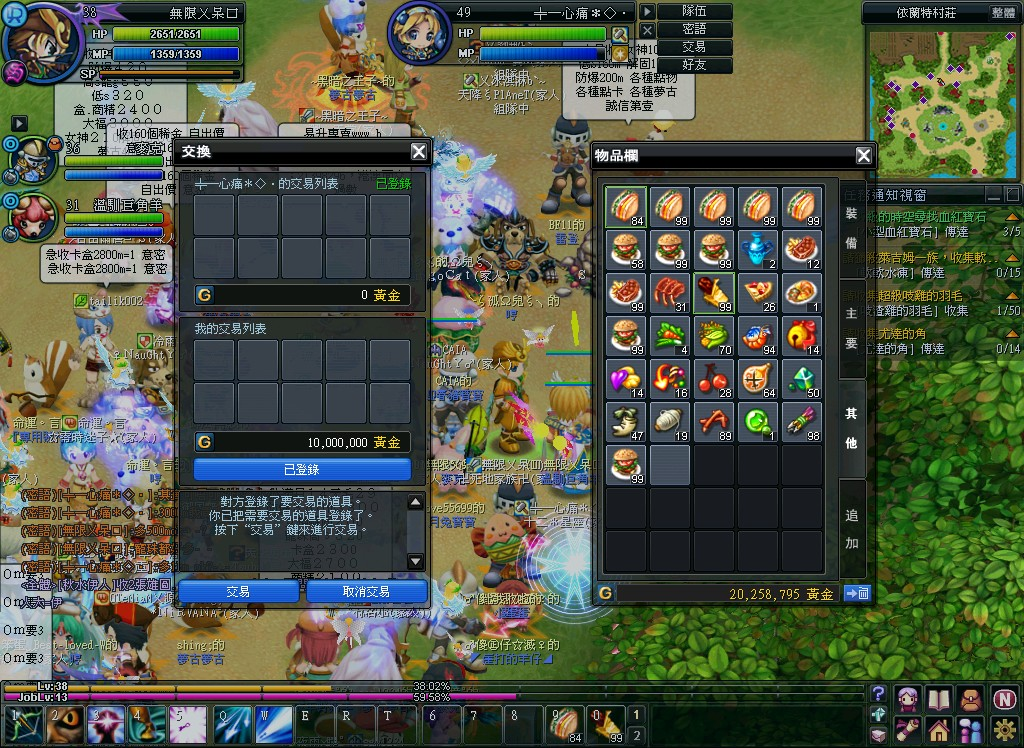The width and height of the screenshot is (1024, 748).
Task: Click the 整體 button above minimap
Action: point(1003,13)
